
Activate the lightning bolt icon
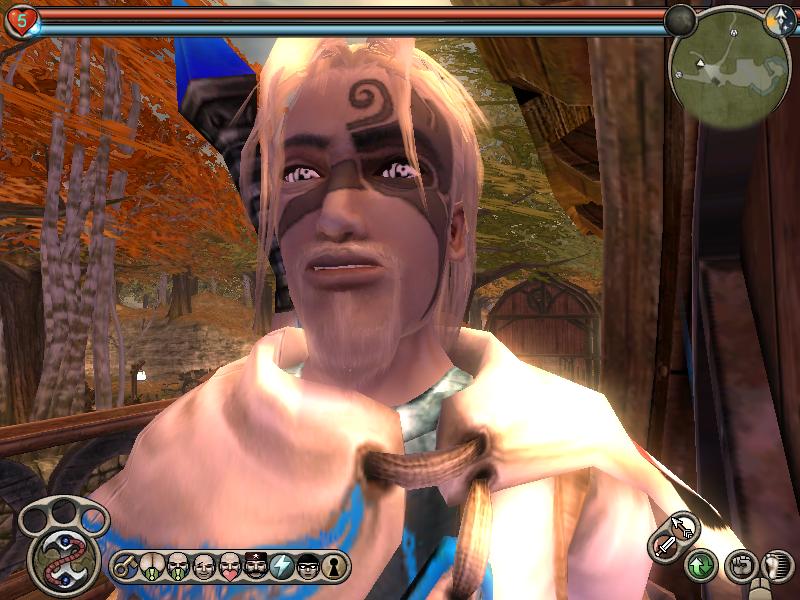281,566
